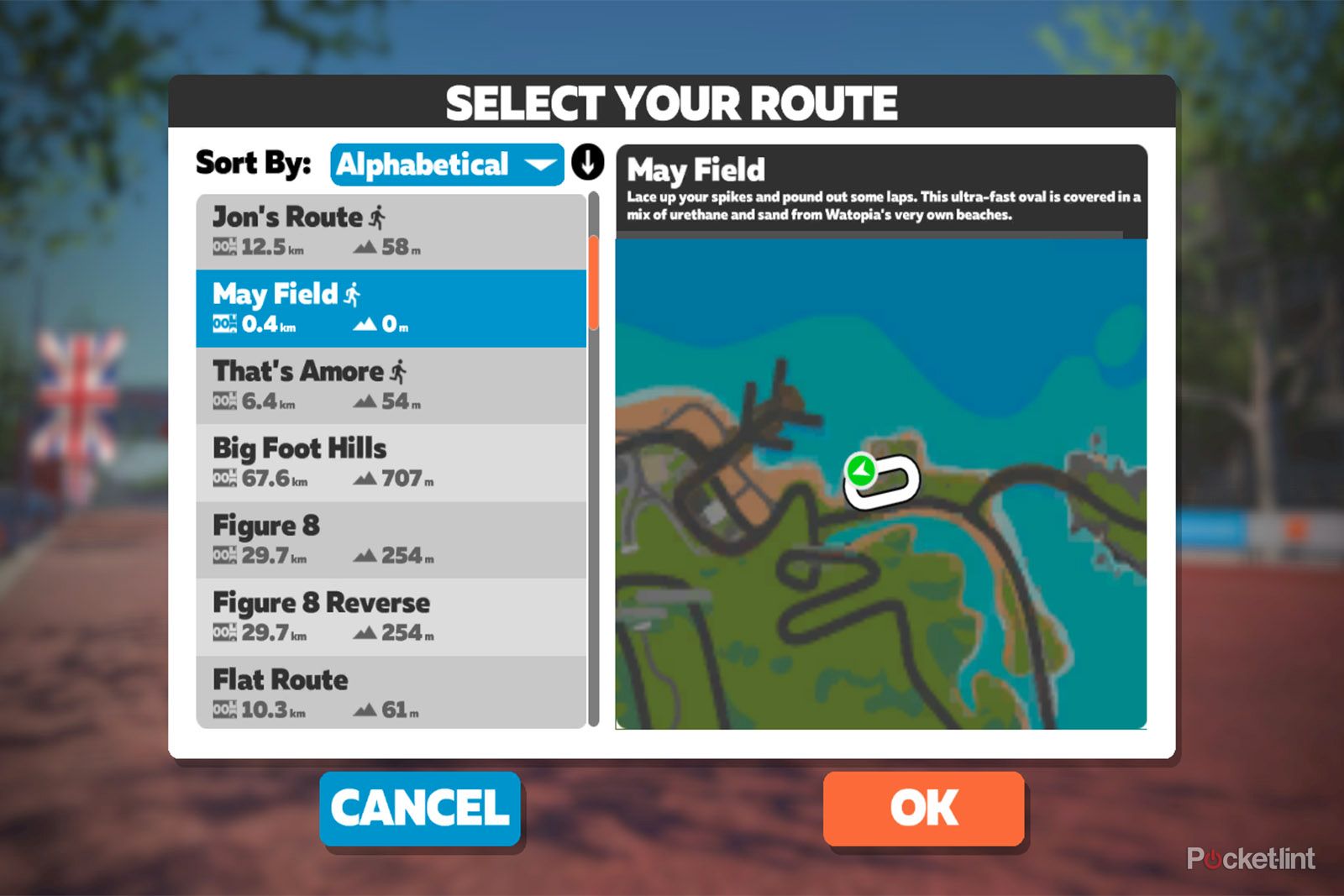Viewport: 1344px width, 896px height.
Task: Cancel the route selection
Action: tap(419, 808)
